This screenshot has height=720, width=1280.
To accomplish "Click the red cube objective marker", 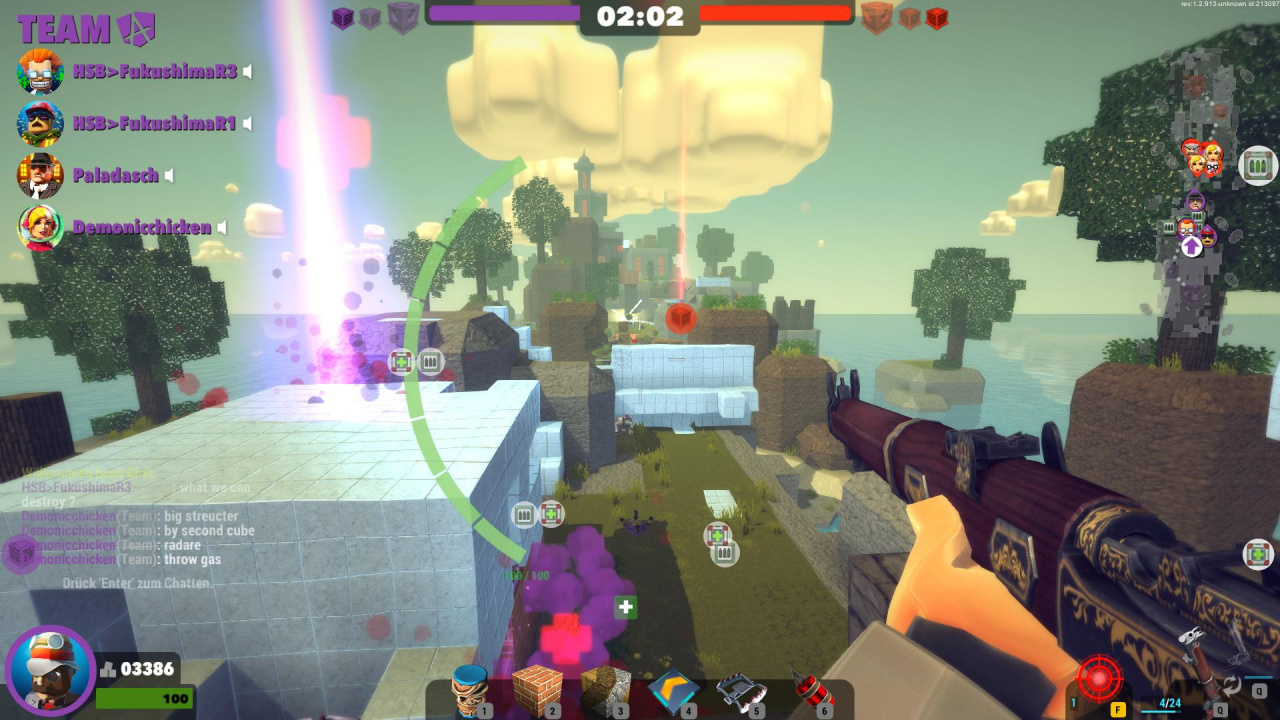I will coord(680,318).
